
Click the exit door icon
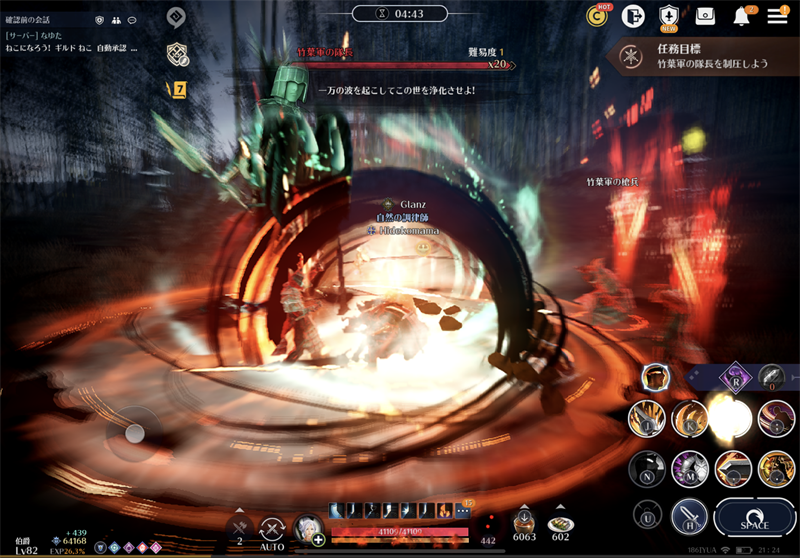632,15
